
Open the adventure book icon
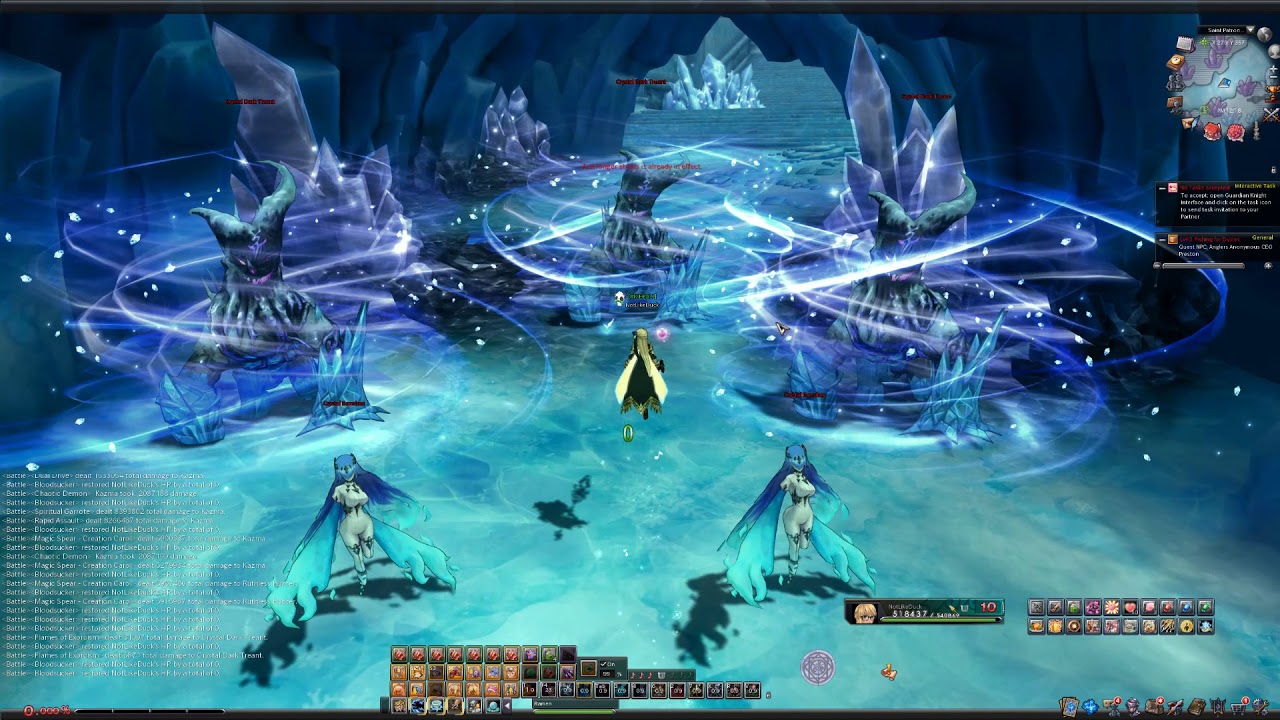(x=1197, y=706)
